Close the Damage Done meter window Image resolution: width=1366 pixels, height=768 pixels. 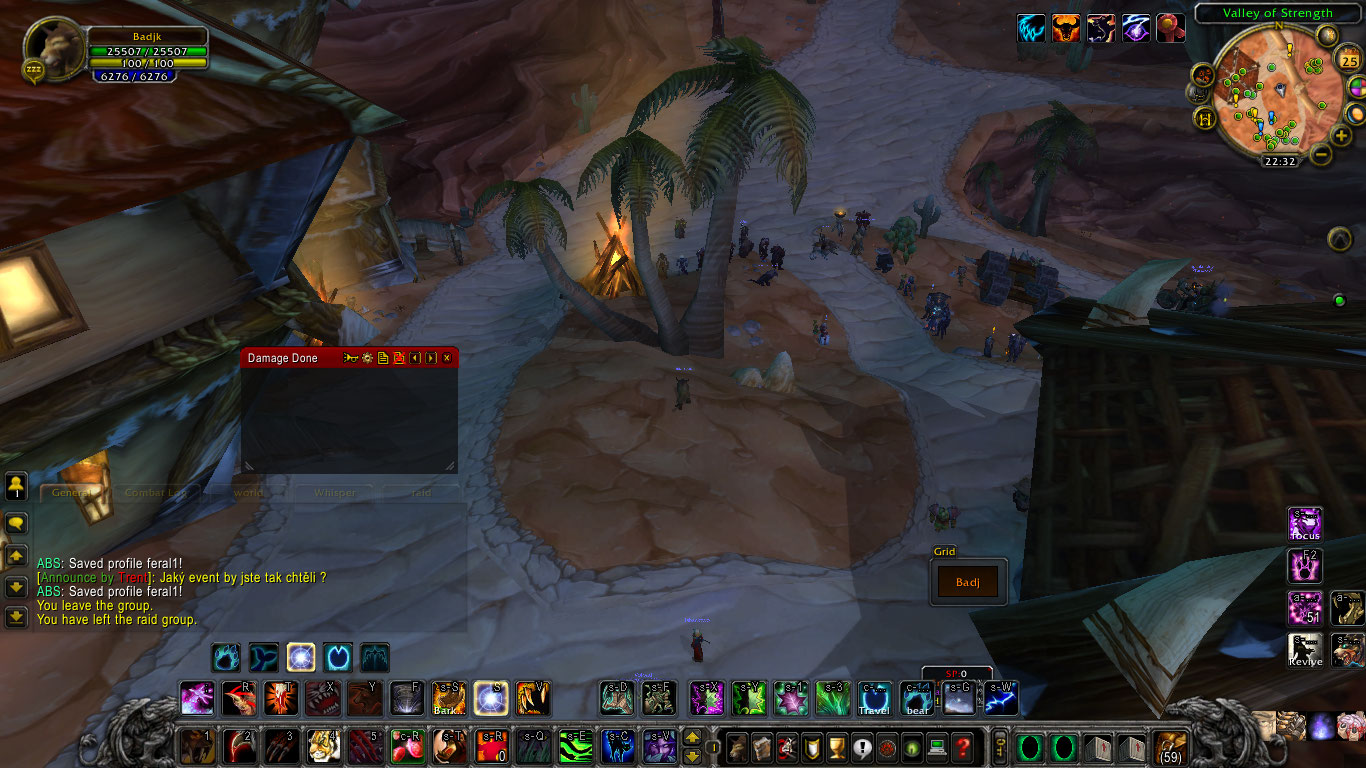coord(447,358)
